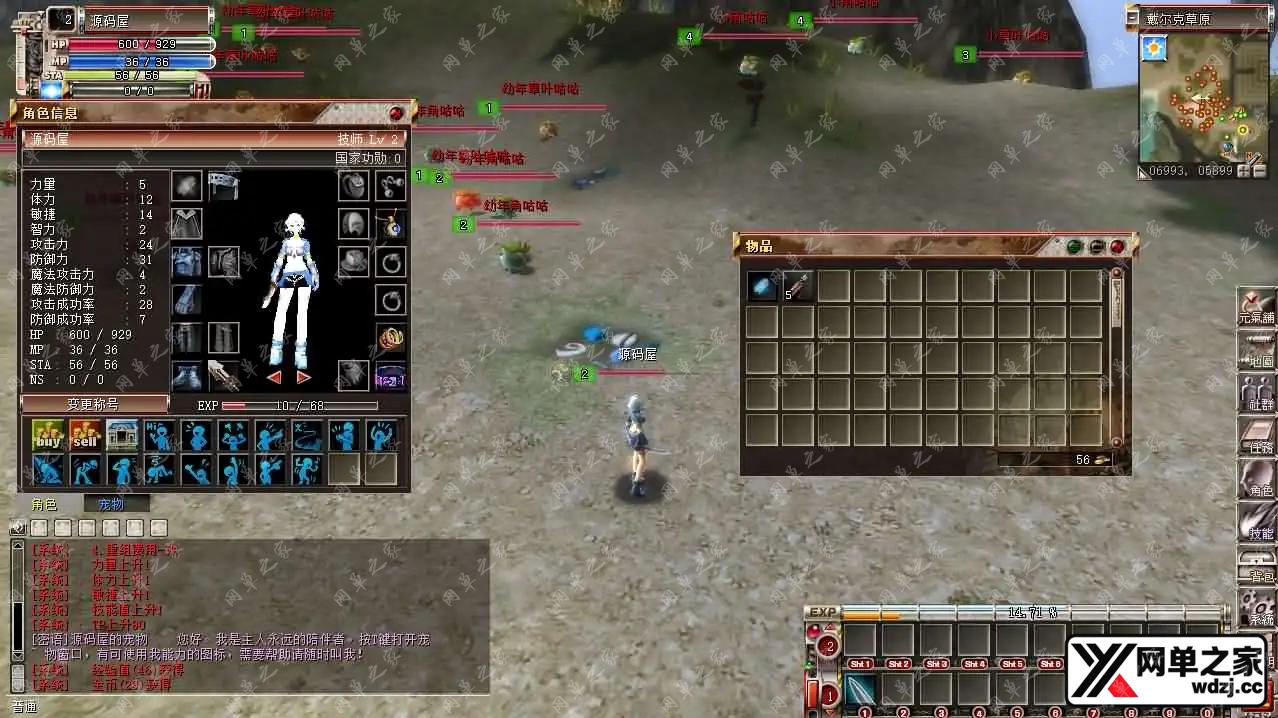Open the 任务 quest menu
The width and height of the screenshot is (1278, 718).
click(x=1256, y=435)
